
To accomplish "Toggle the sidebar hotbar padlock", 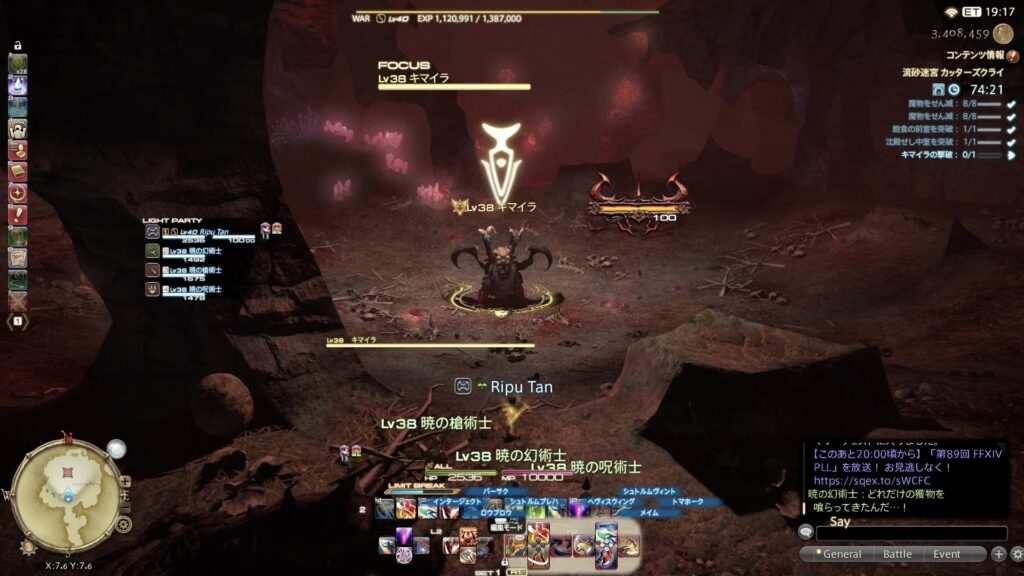I will (18, 46).
